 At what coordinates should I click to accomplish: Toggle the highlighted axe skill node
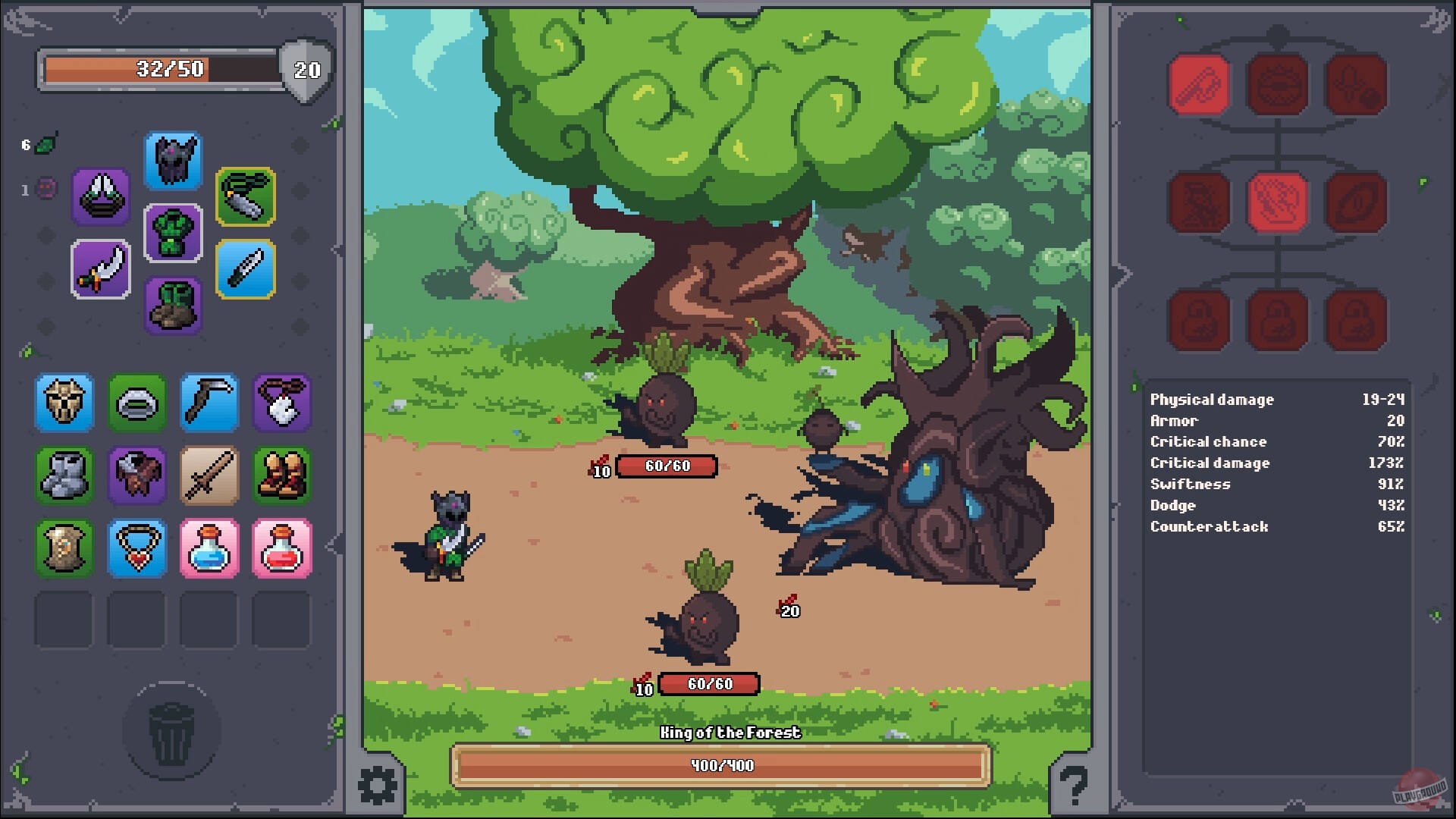point(1200,83)
